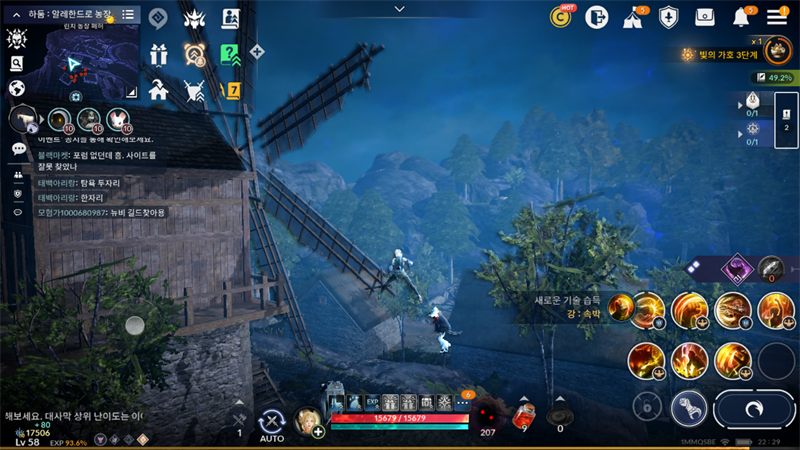Click the exit door icon
800x450 pixels.
597,17
